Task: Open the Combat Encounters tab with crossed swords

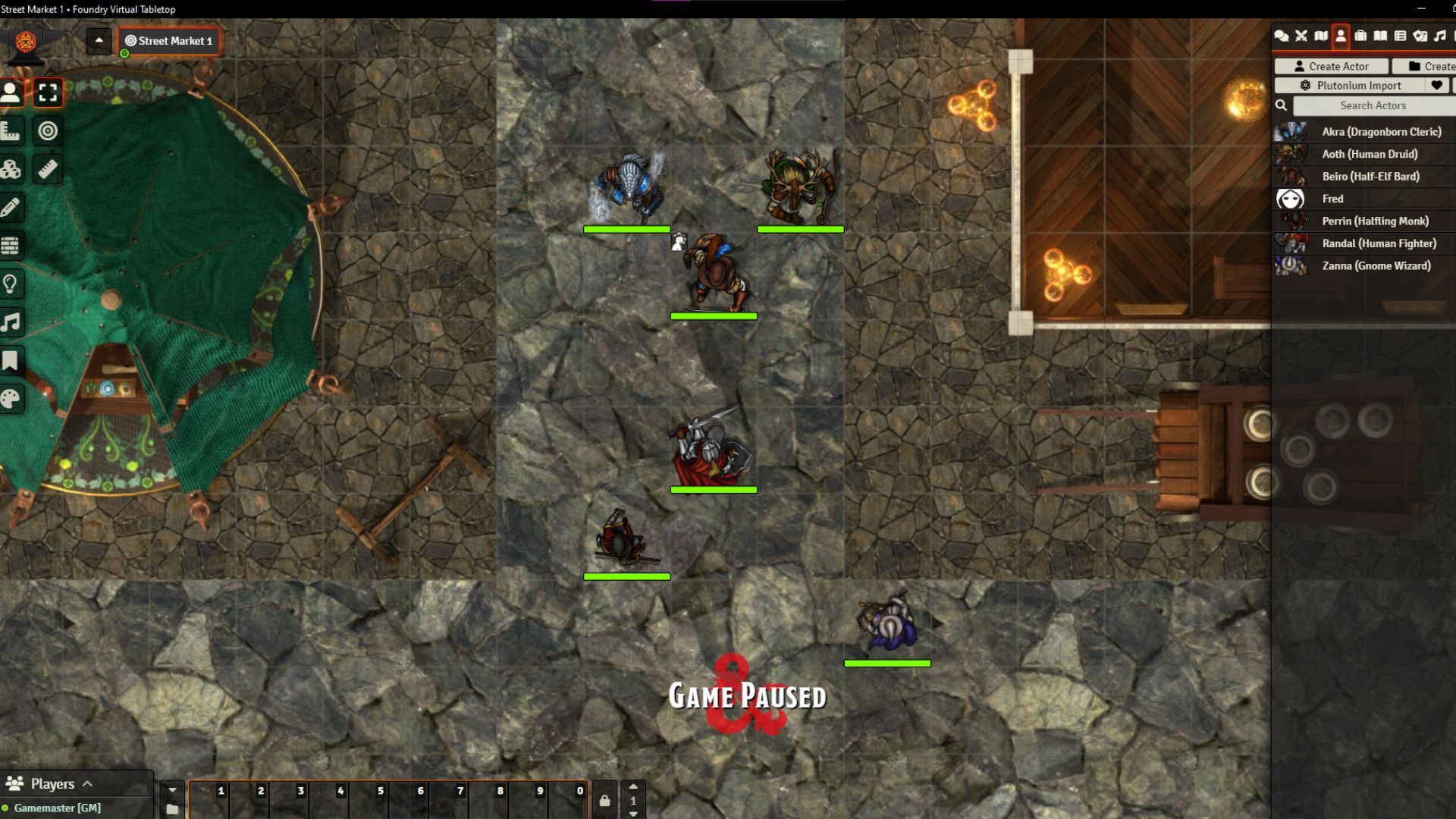Action: [1300, 36]
